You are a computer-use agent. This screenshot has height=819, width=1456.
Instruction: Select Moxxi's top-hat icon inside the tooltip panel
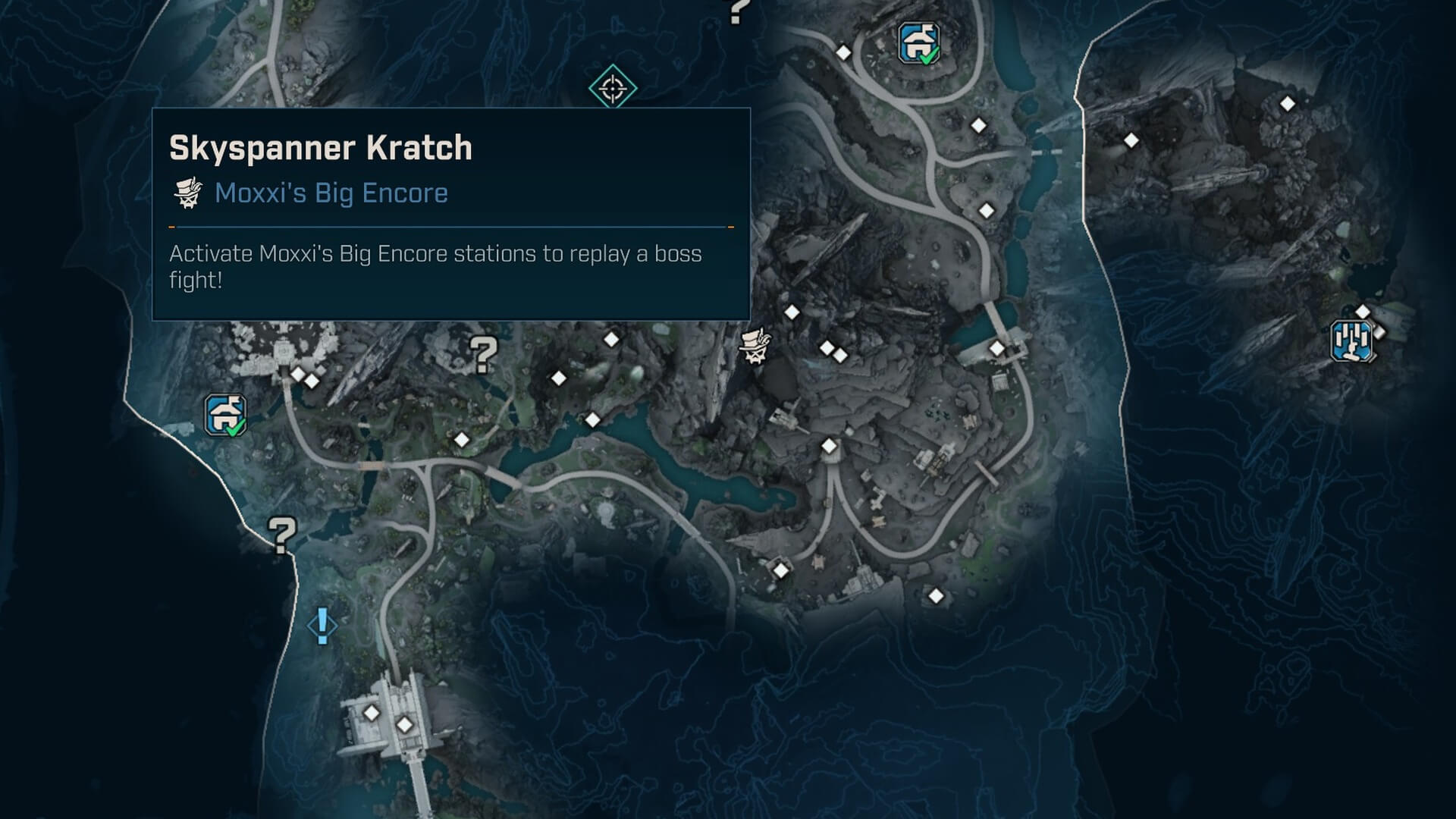[189, 193]
